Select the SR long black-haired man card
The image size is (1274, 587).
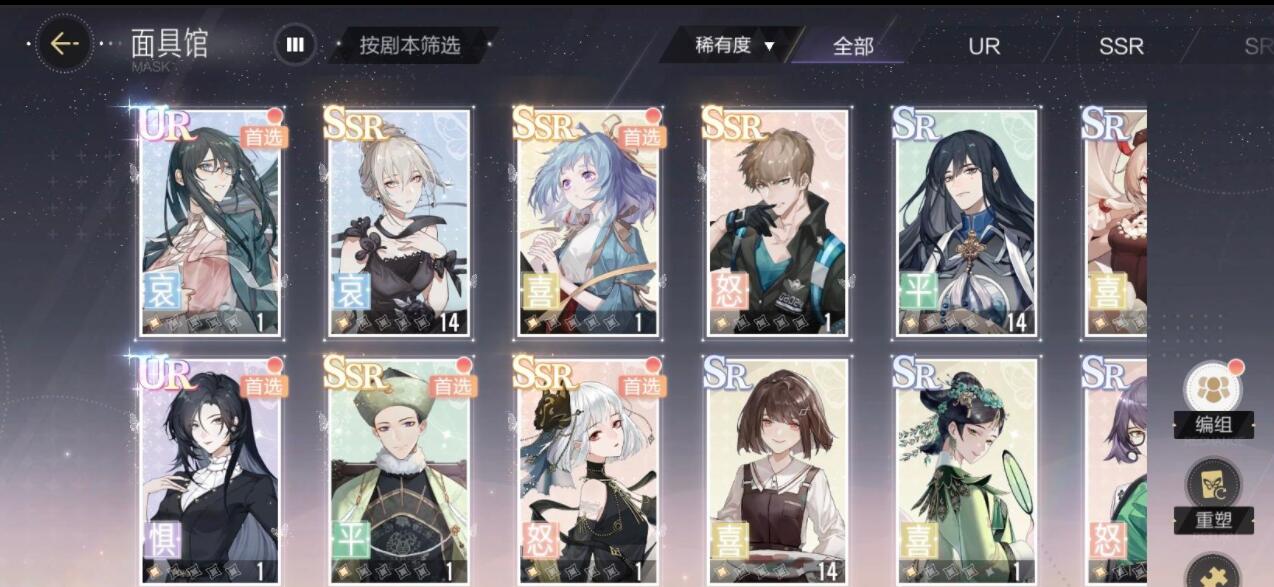[x=966, y=222]
